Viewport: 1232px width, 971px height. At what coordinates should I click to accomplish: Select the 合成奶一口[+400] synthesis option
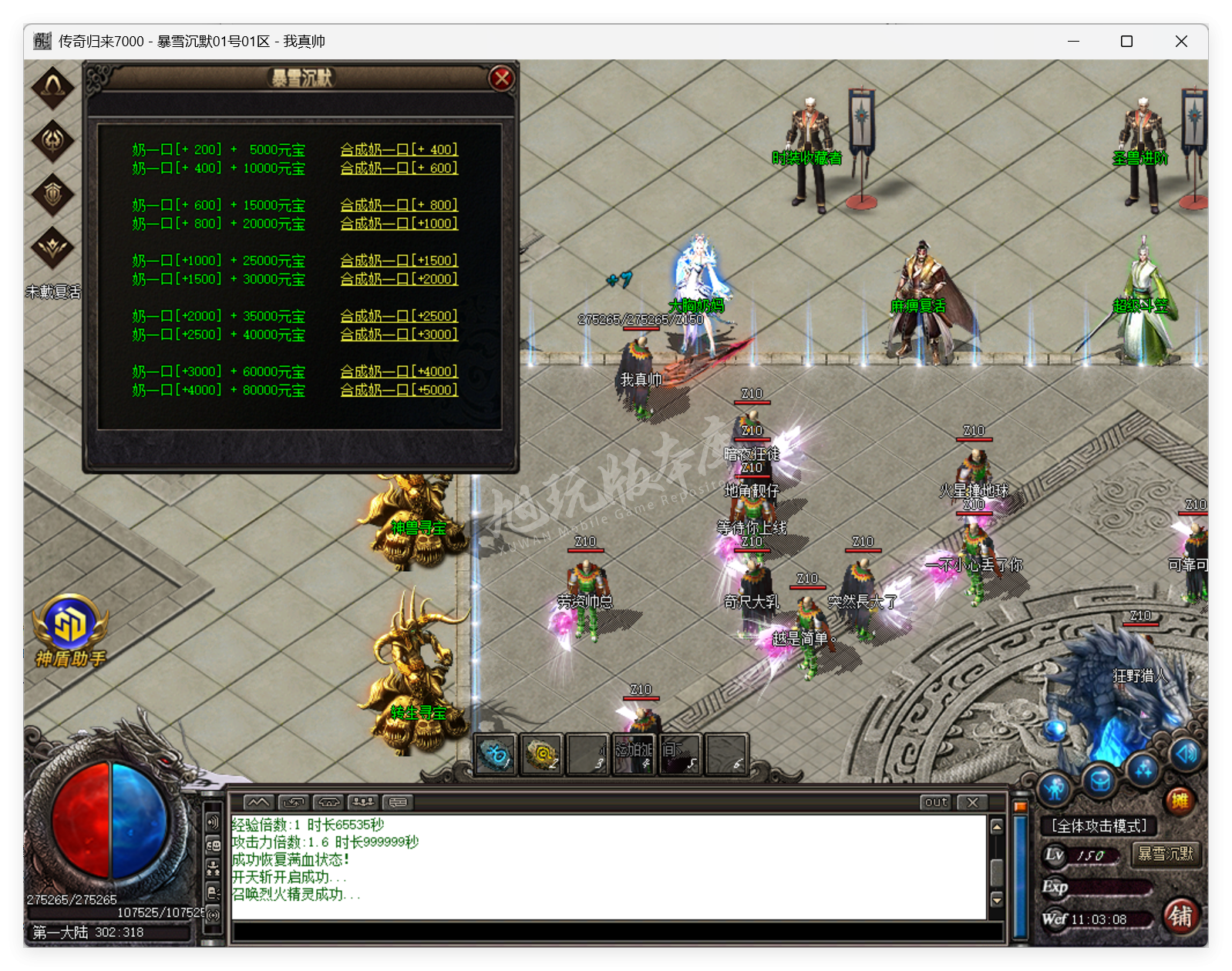(400, 150)
